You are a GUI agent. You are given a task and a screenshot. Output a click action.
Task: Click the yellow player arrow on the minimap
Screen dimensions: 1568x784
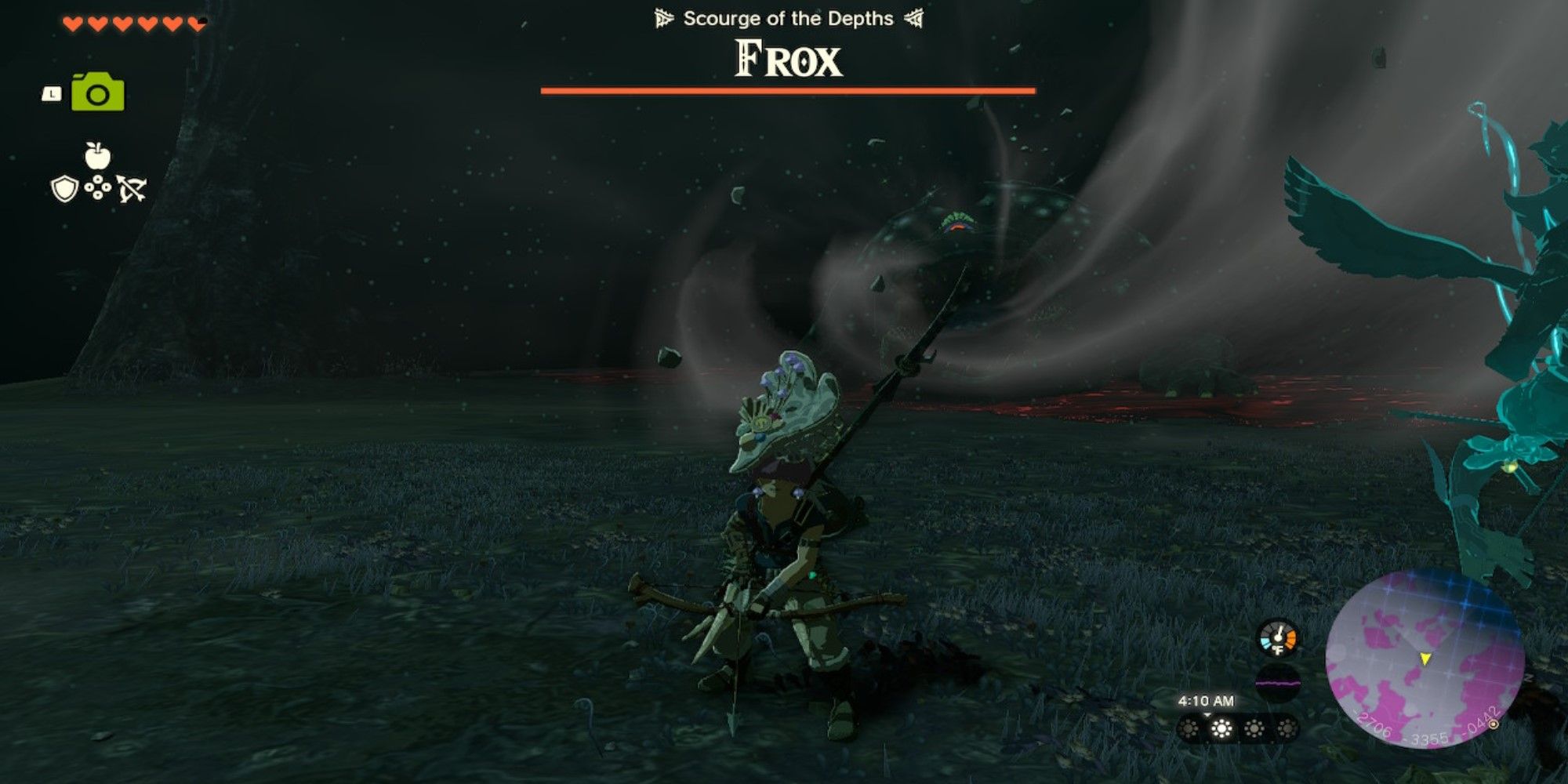pos(1425,659)
